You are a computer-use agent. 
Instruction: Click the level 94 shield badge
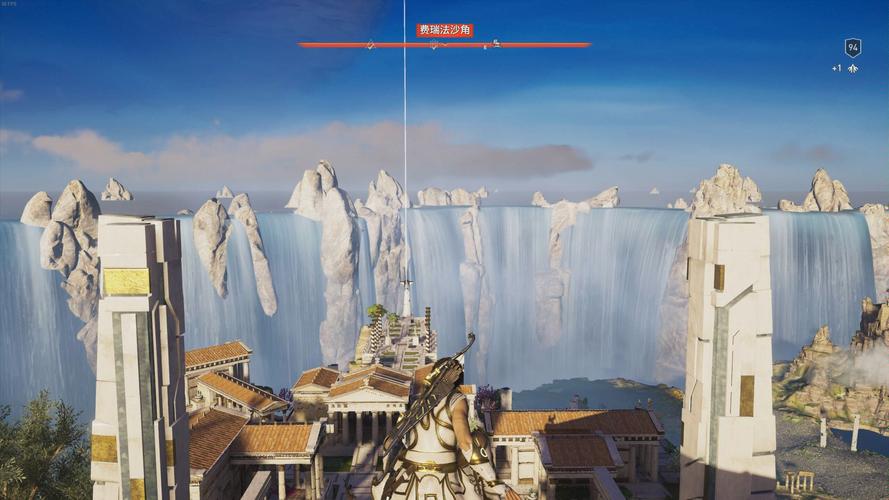(852, 47)
